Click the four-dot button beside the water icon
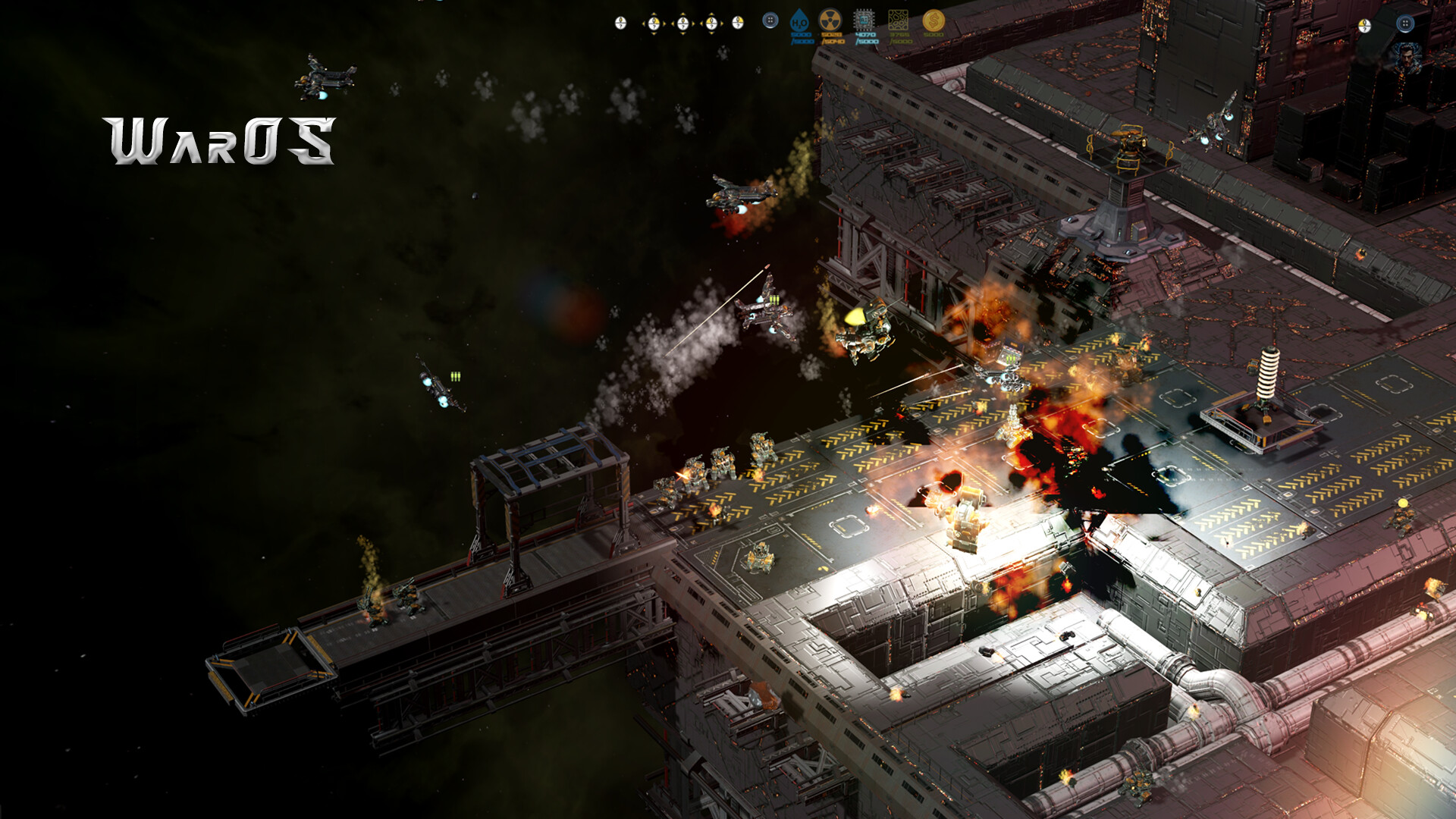 (770, 21)
